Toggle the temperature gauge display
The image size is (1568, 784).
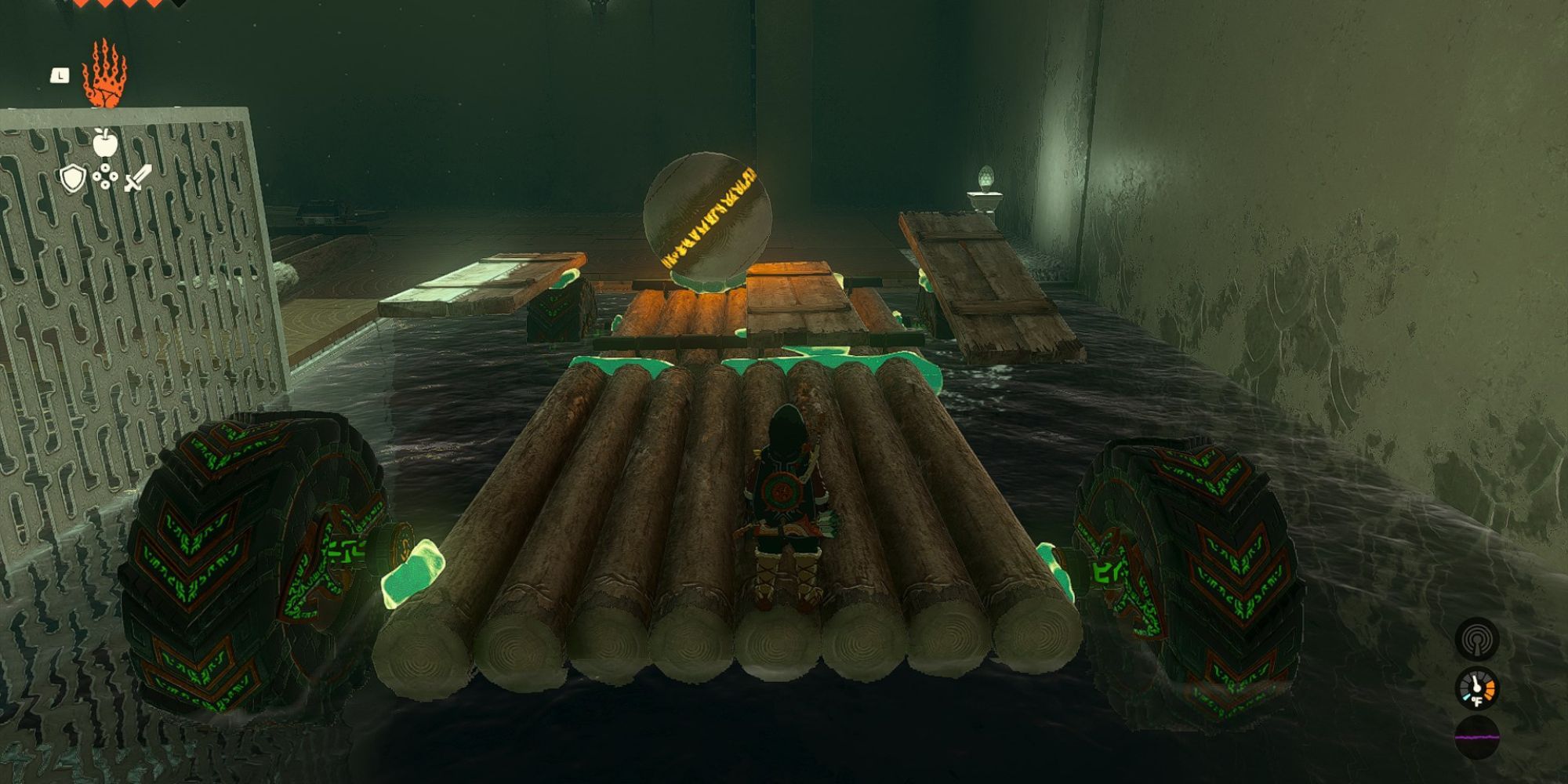[x=1476, y=688]
